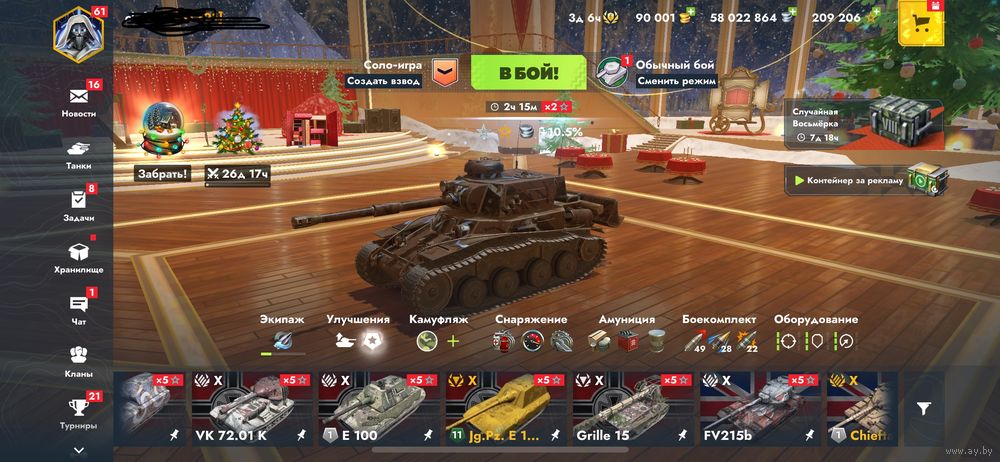
Task: Open the Кланы clans menu
Action: tap(79, 360)
